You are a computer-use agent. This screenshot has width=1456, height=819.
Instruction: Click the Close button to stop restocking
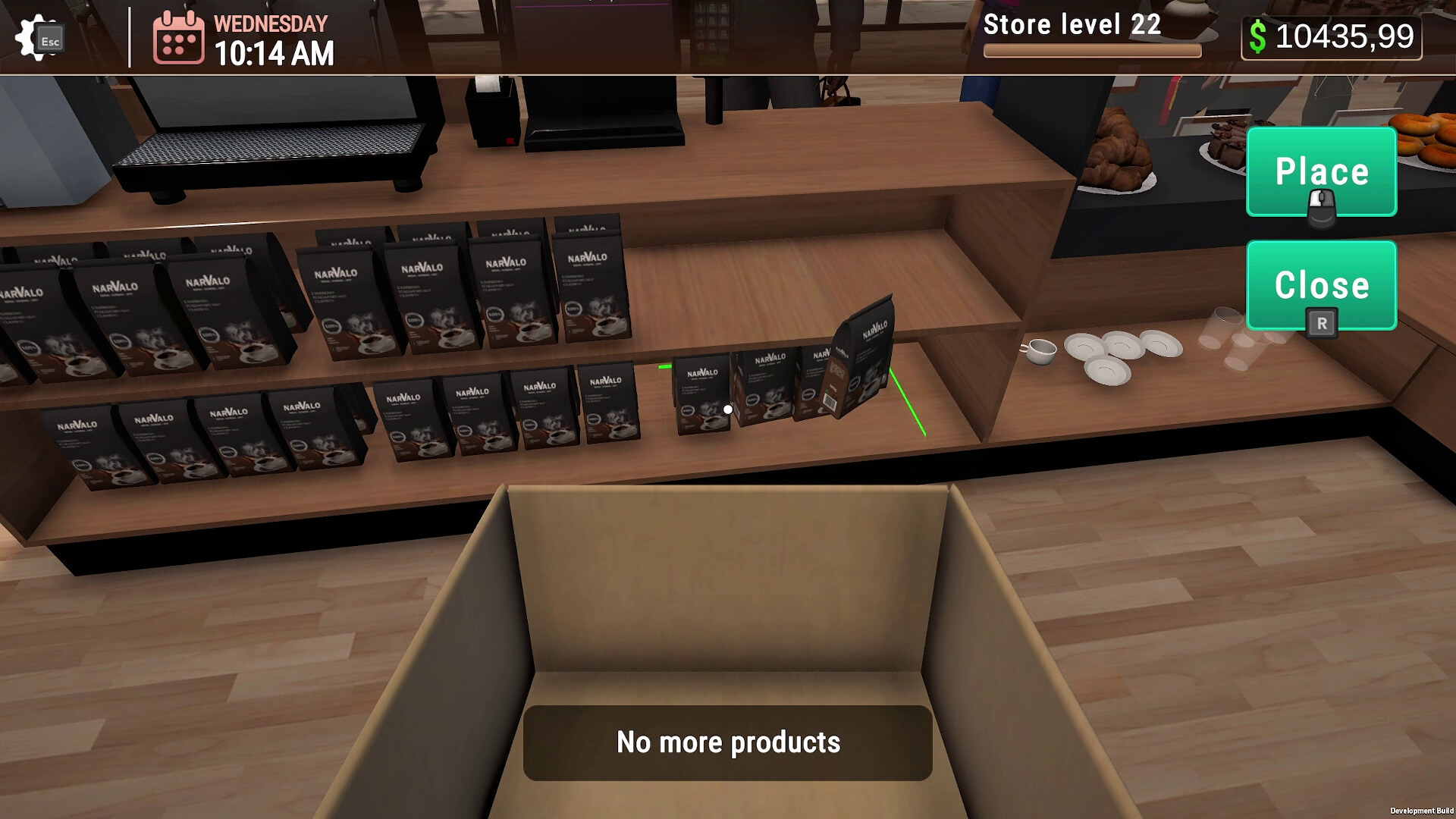(1321, 286)
